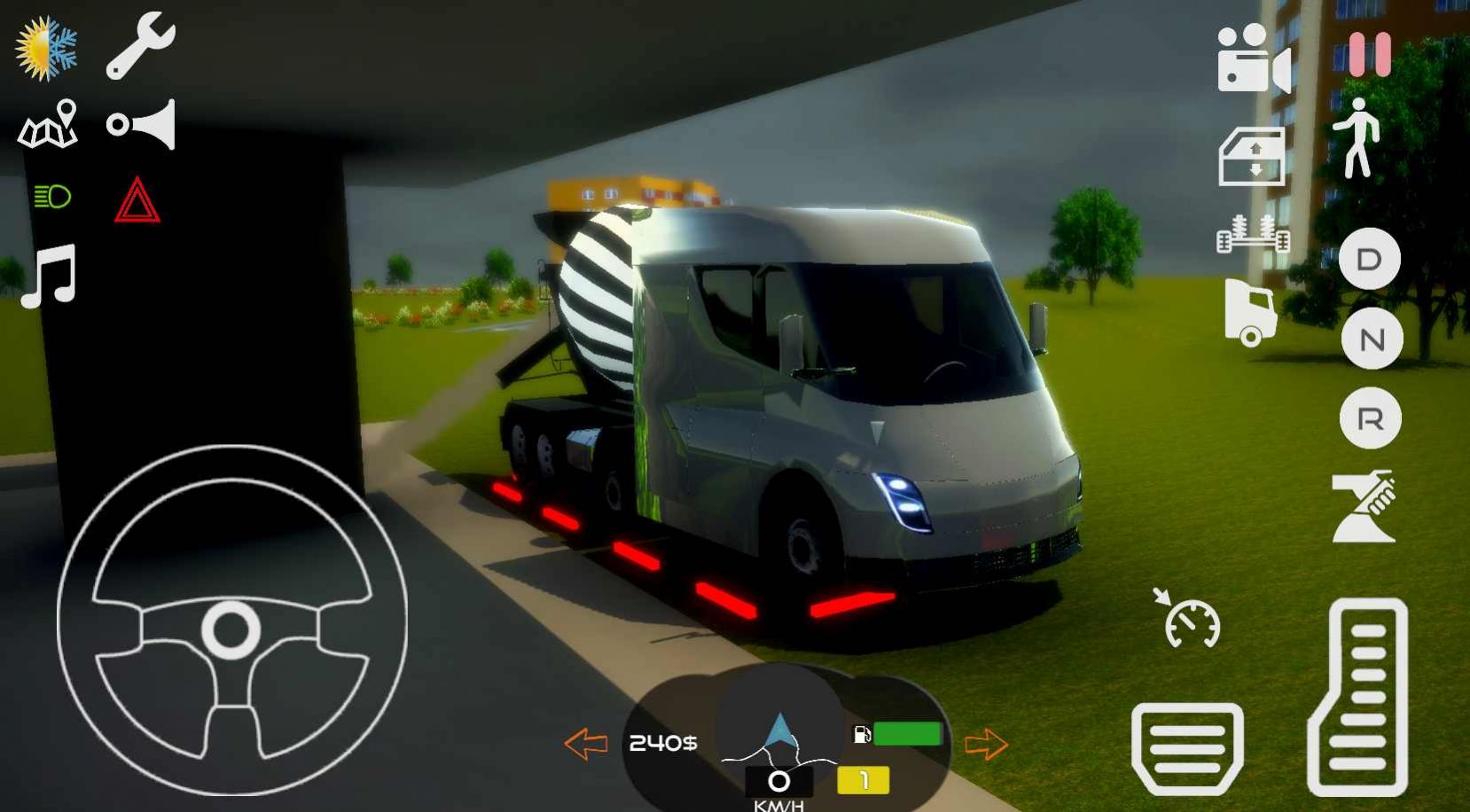The image size is (1470, 812).
Task: Switch camera view with the camera icon
Action: (x=1253, y=59)
